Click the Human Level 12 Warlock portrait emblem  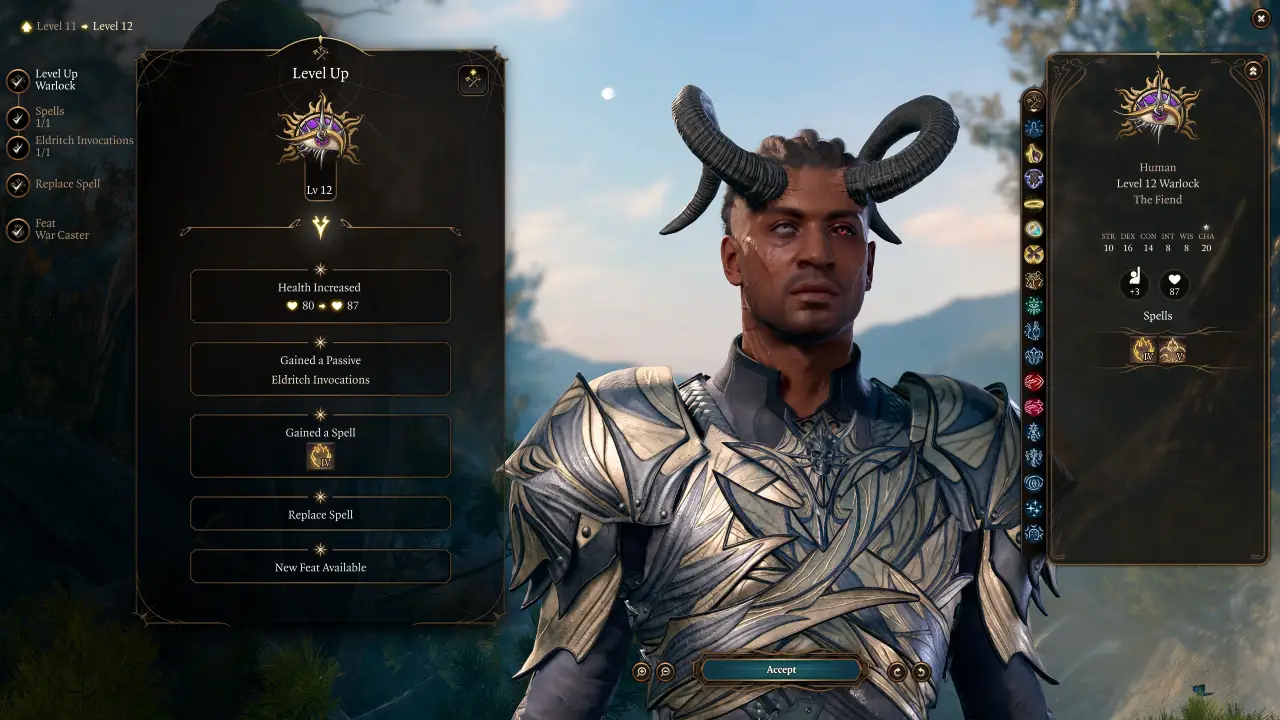point(1157,110)
